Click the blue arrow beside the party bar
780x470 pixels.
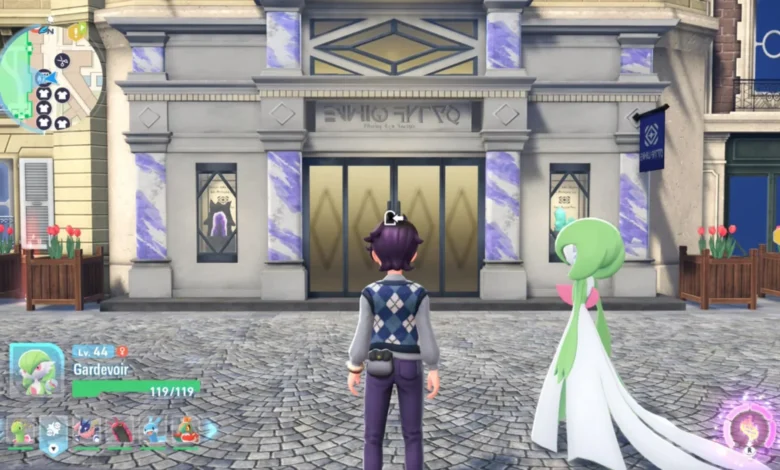coord(211,430)
